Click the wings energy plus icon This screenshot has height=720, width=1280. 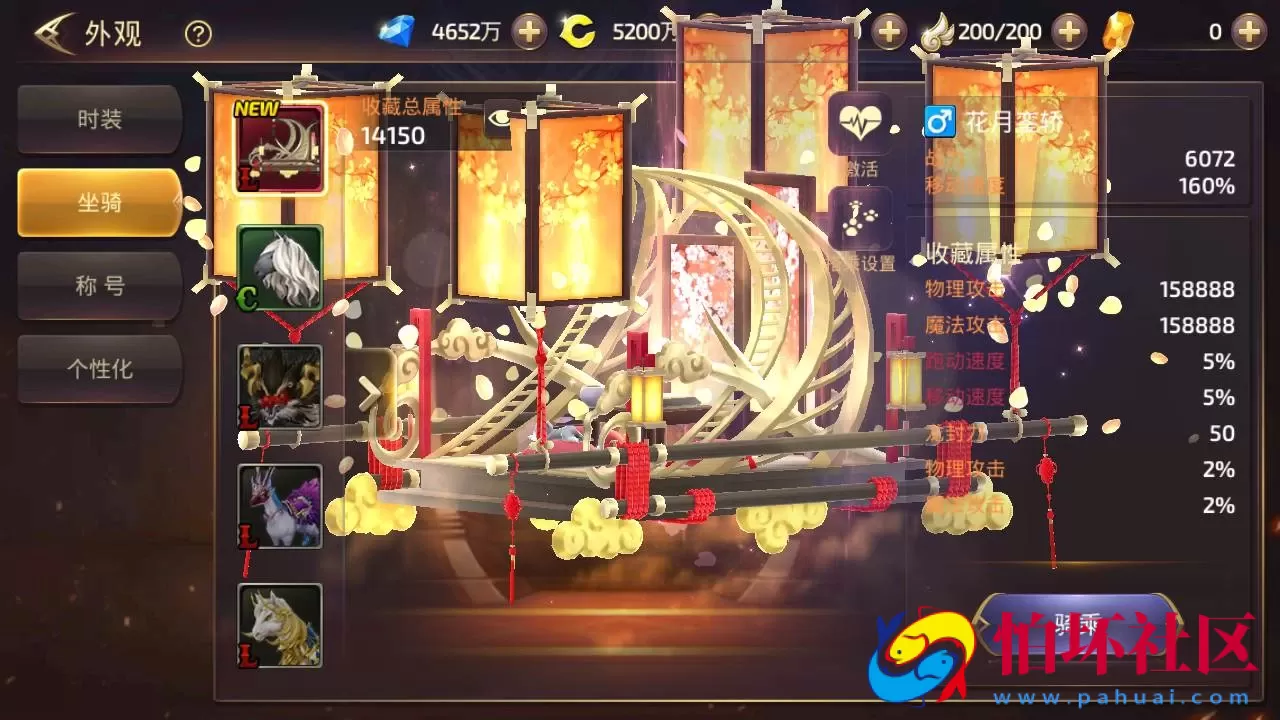1067,31
